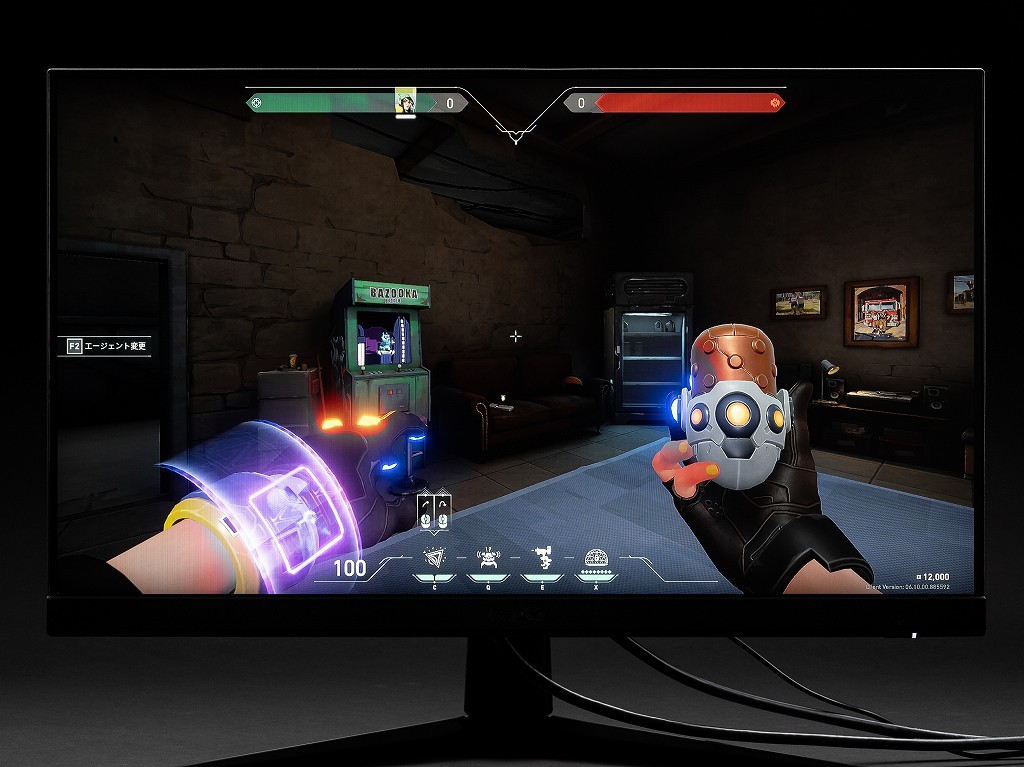Click the green team emblem icon

coord(256,102)
